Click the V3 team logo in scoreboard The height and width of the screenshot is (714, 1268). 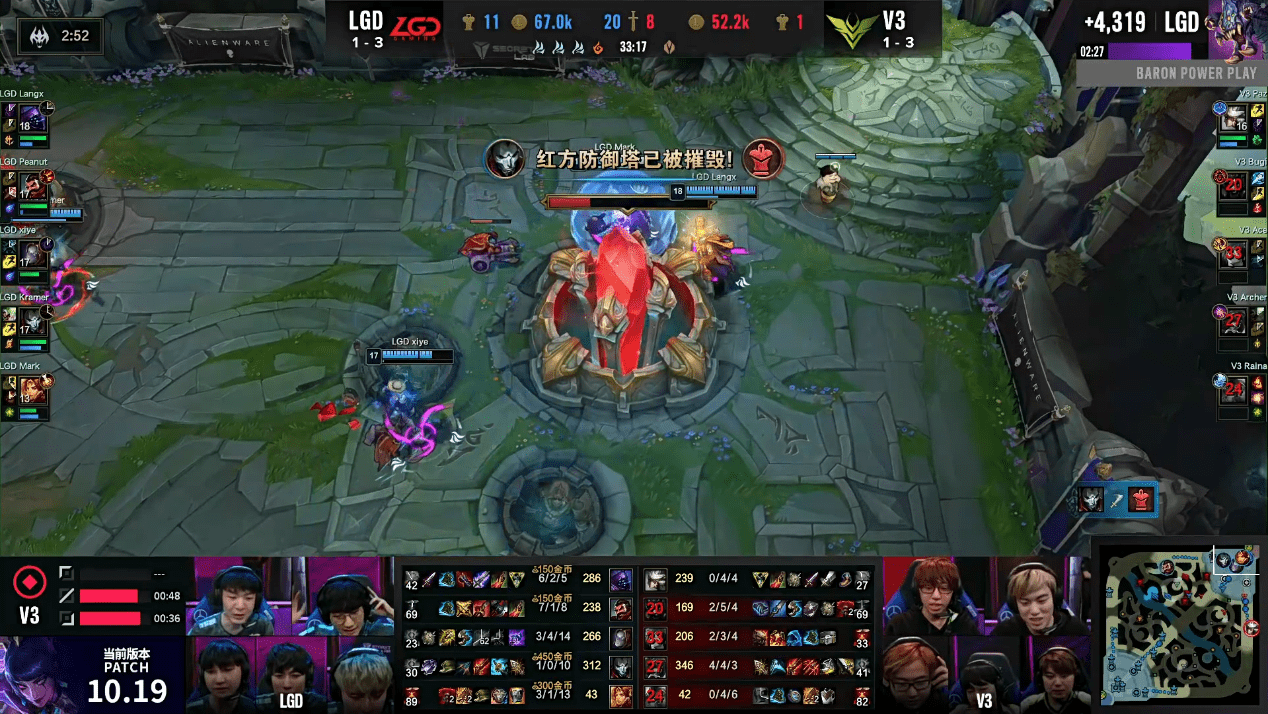click(x=851, y=28)
